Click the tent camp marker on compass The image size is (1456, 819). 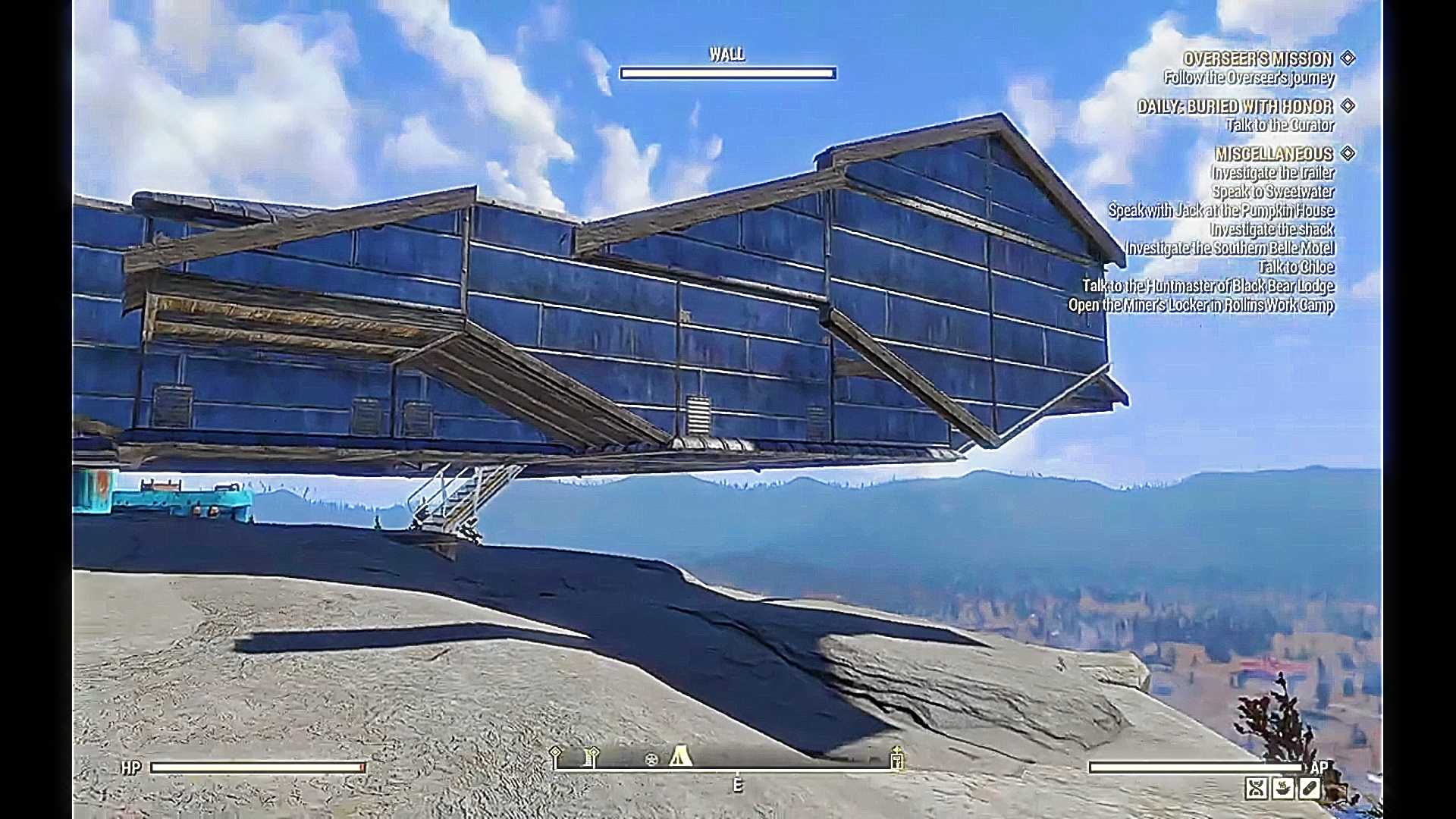click(680, 756)
